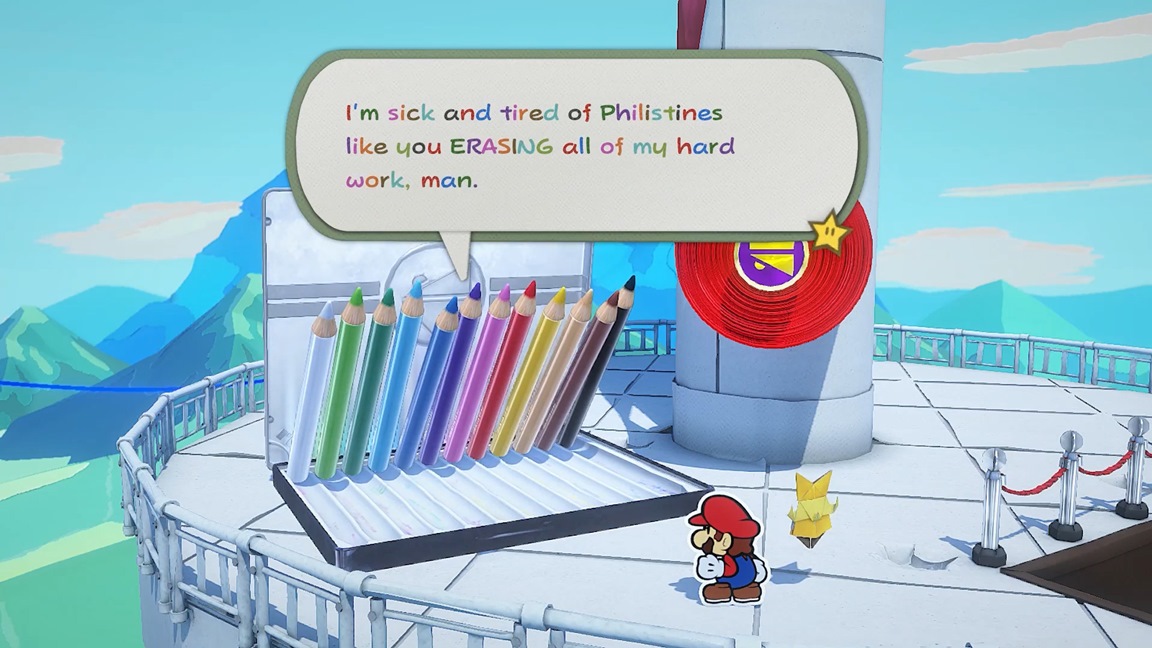This screenshot has height=648, width=1152.
Task: Advance the colored pencils' speech bubble
Action: click(575, 146)
